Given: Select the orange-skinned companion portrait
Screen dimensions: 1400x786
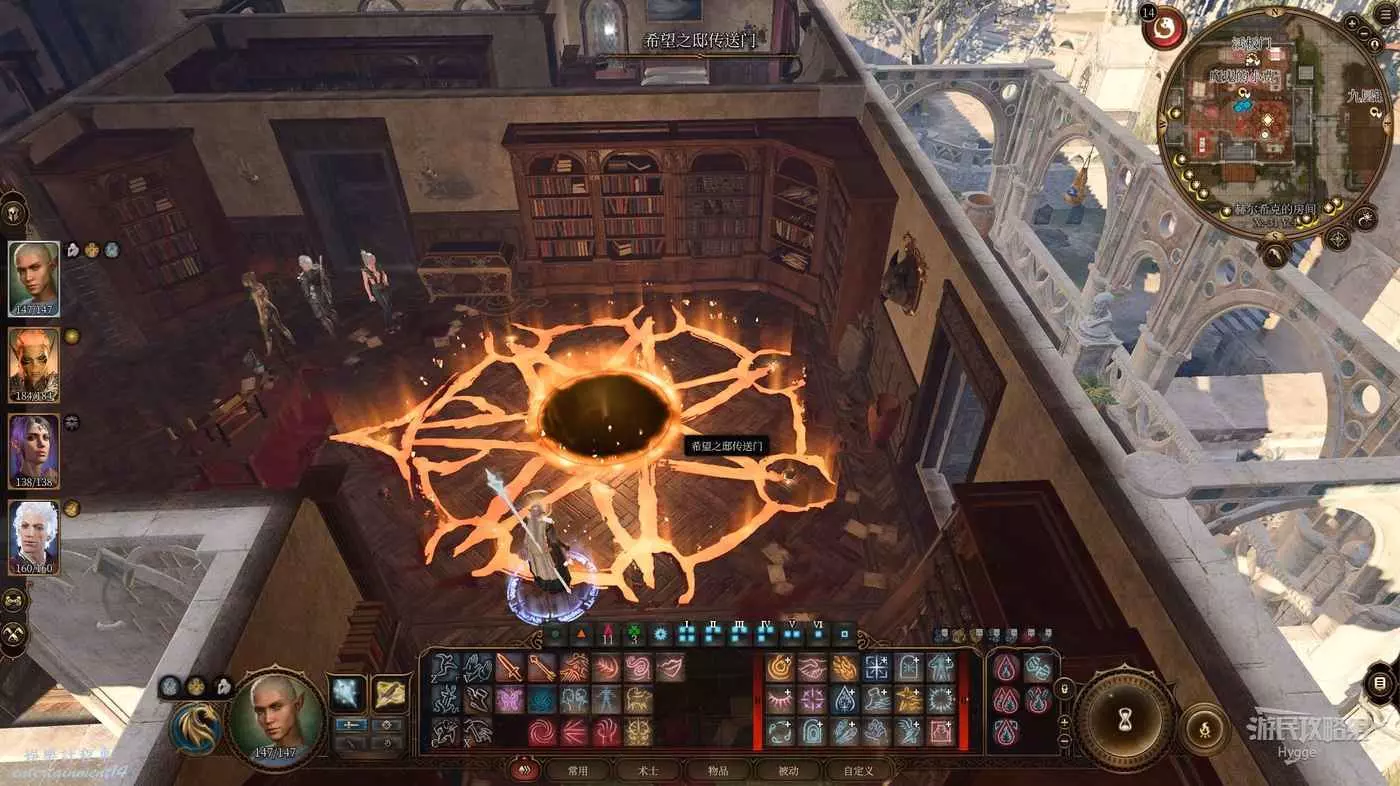Looking at the screenshot, I should [x=34, y=365].
